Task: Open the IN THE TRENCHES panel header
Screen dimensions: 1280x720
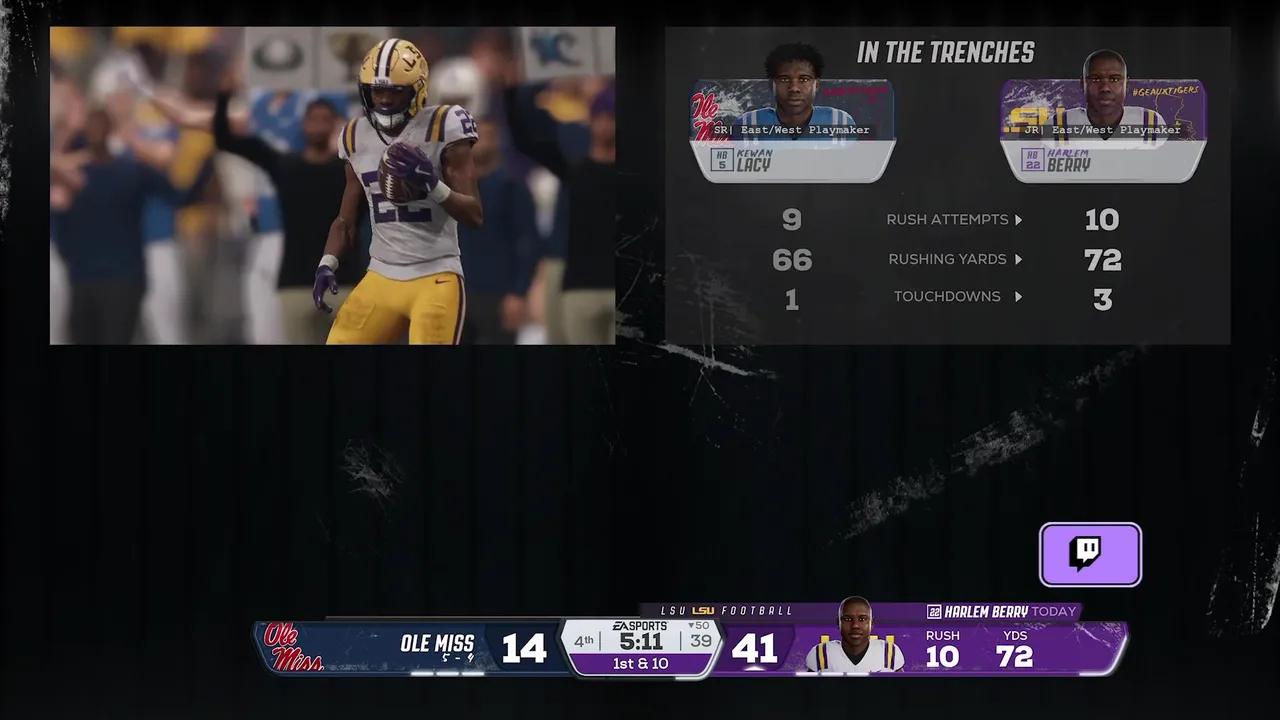Action: (944, 52)
